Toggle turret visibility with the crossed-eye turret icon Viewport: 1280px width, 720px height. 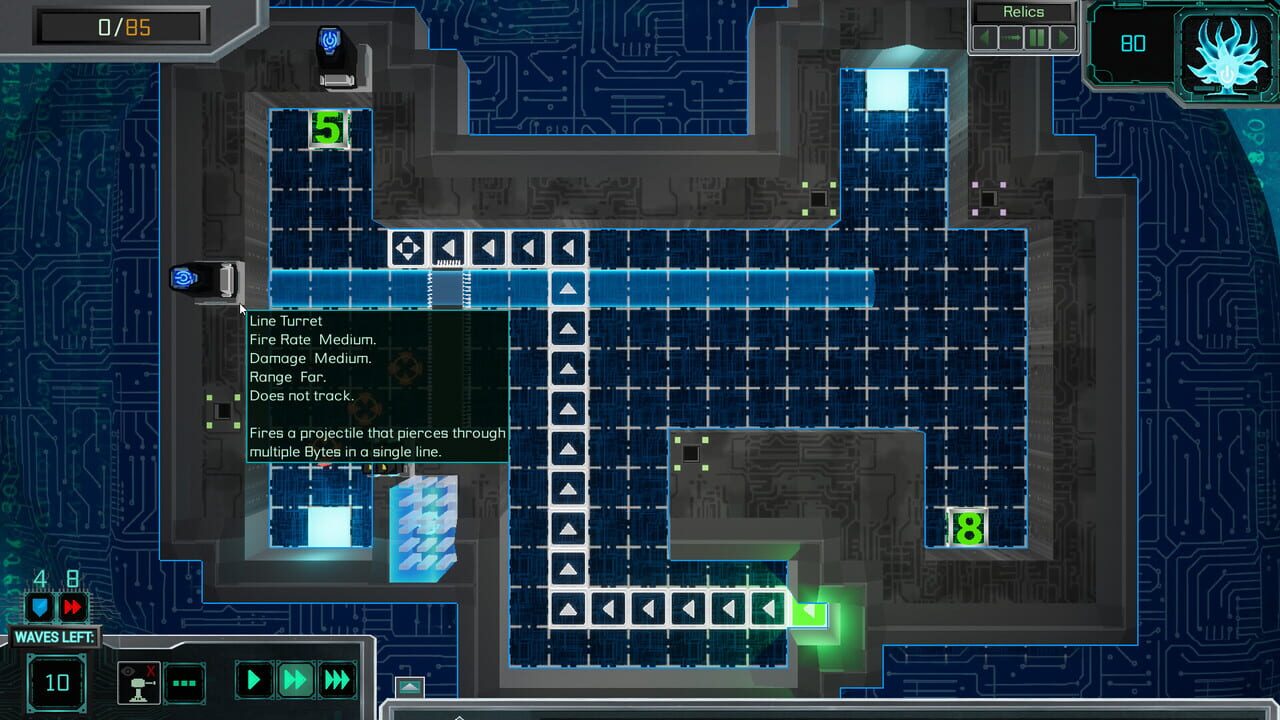tap(138, 683)
